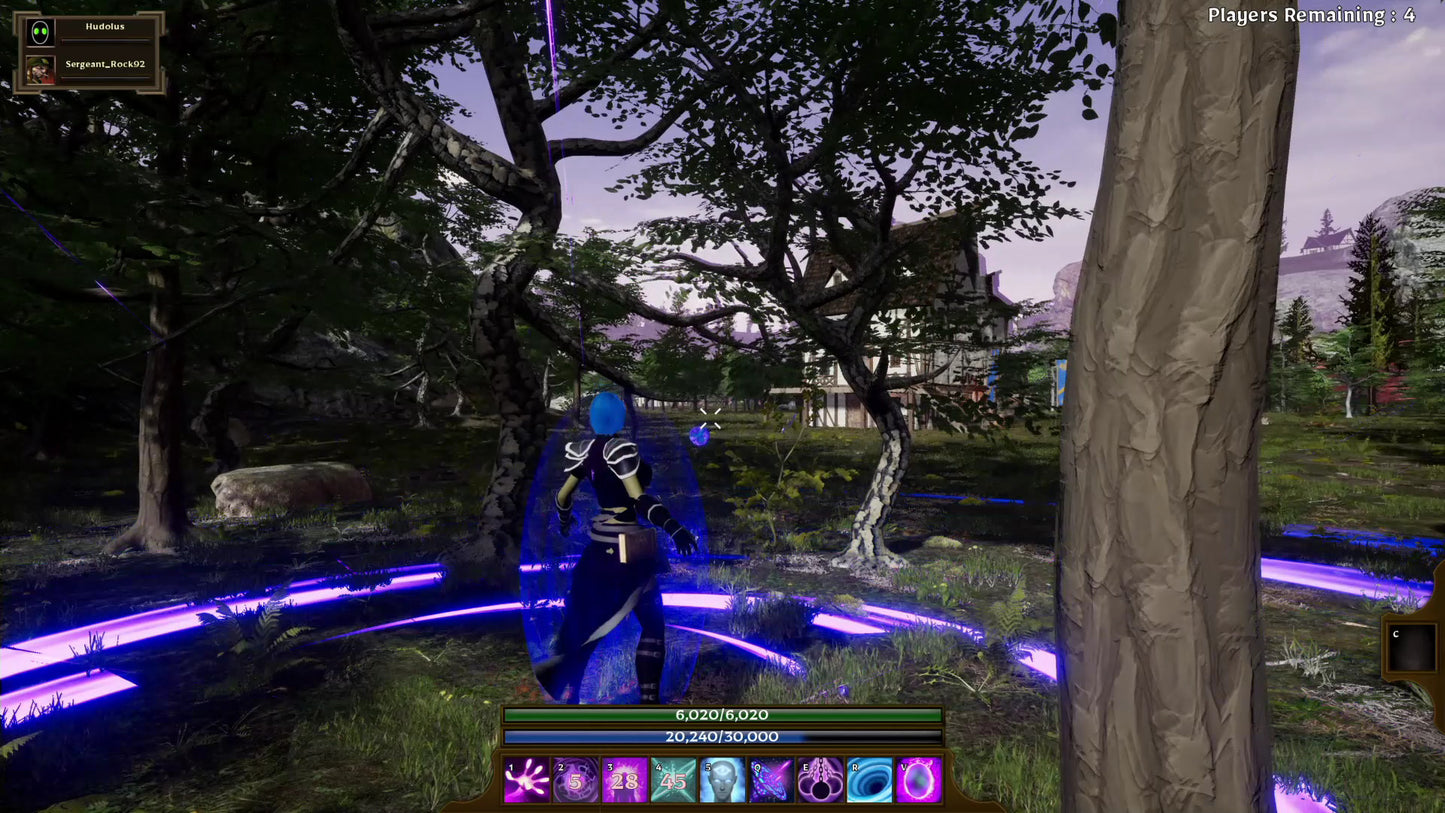Cast the blue vortex ability
The image size is (1445, 813).
pyautogui.click(x=869, y=780)
